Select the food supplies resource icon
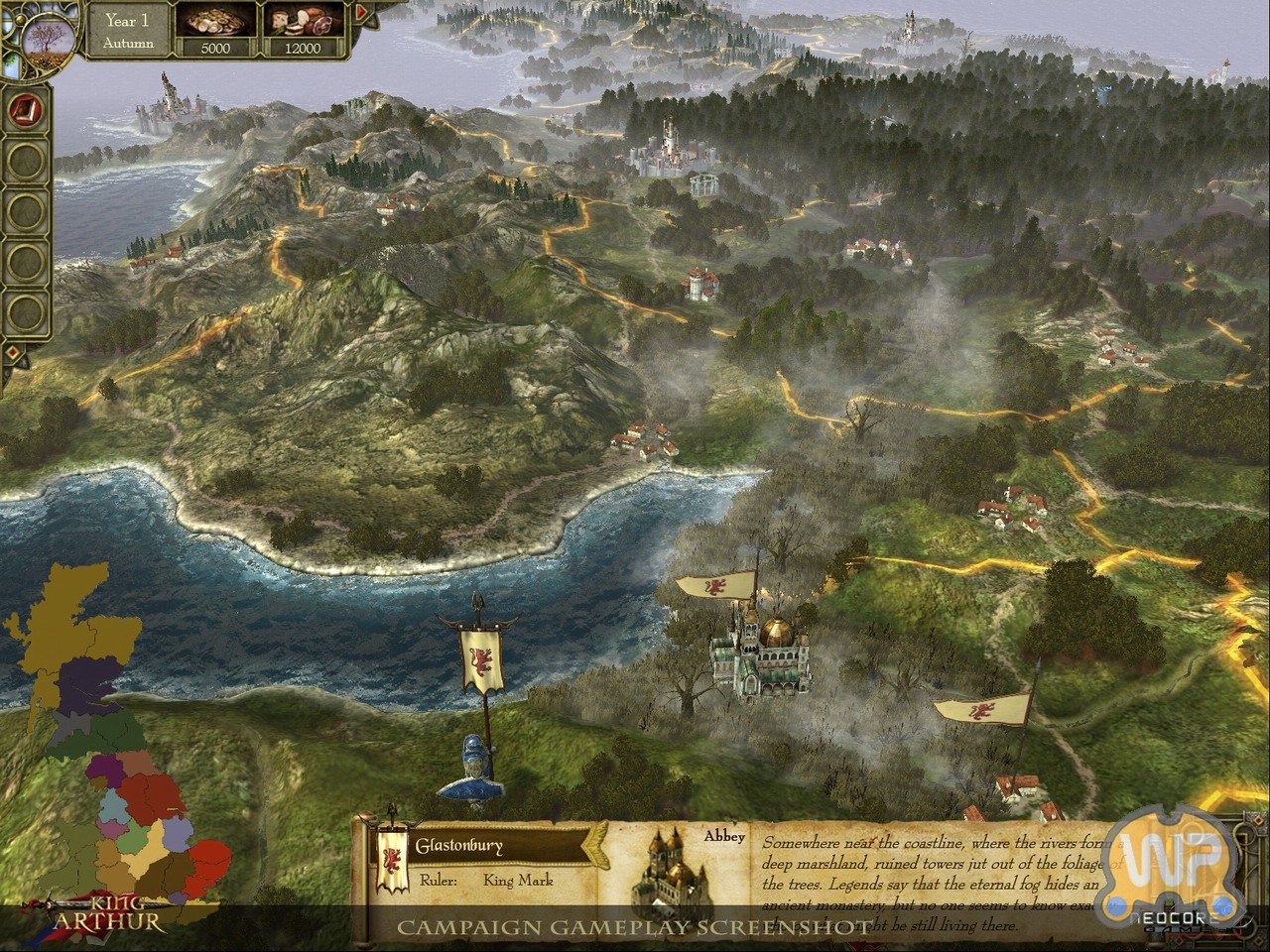The image size is (1270, 952). [303, 22]
